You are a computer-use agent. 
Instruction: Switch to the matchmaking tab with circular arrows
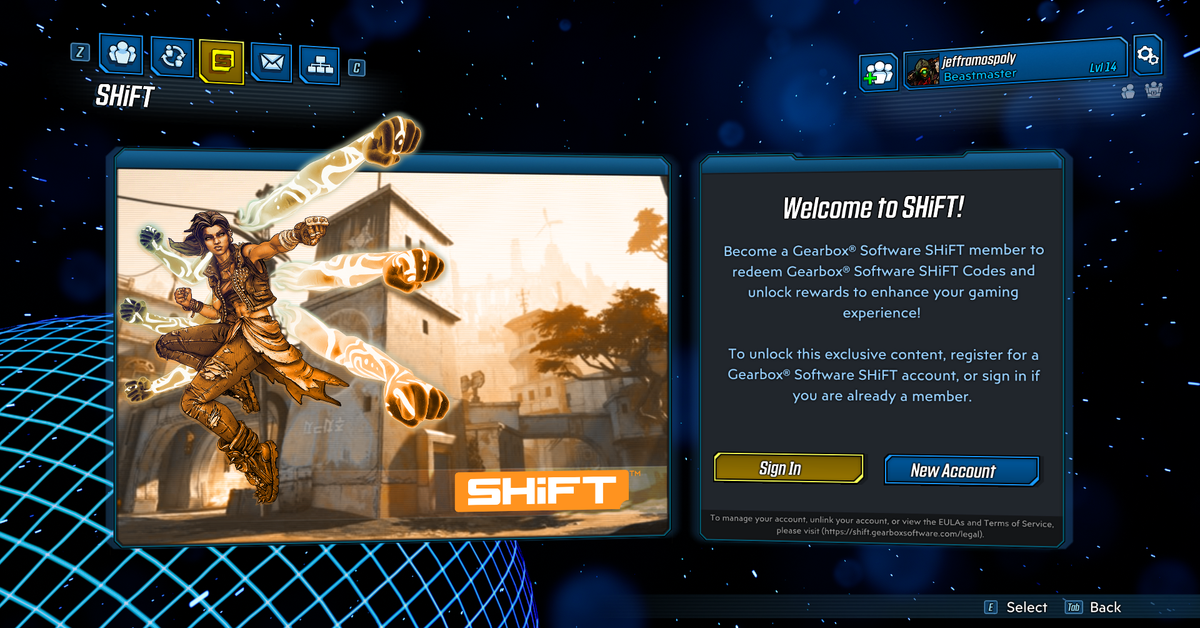(172, 57)
